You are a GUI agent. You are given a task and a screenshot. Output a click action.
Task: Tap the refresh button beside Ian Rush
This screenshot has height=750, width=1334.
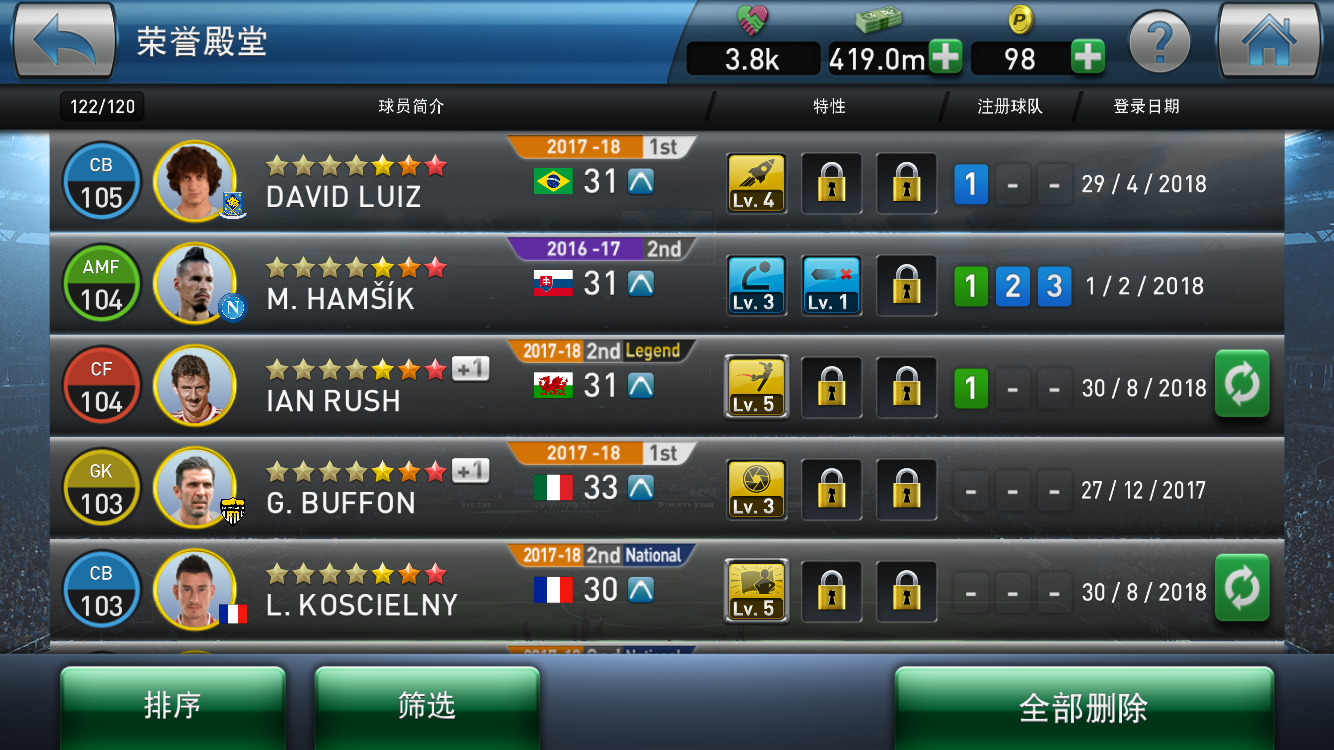[x=1242, y=384]
